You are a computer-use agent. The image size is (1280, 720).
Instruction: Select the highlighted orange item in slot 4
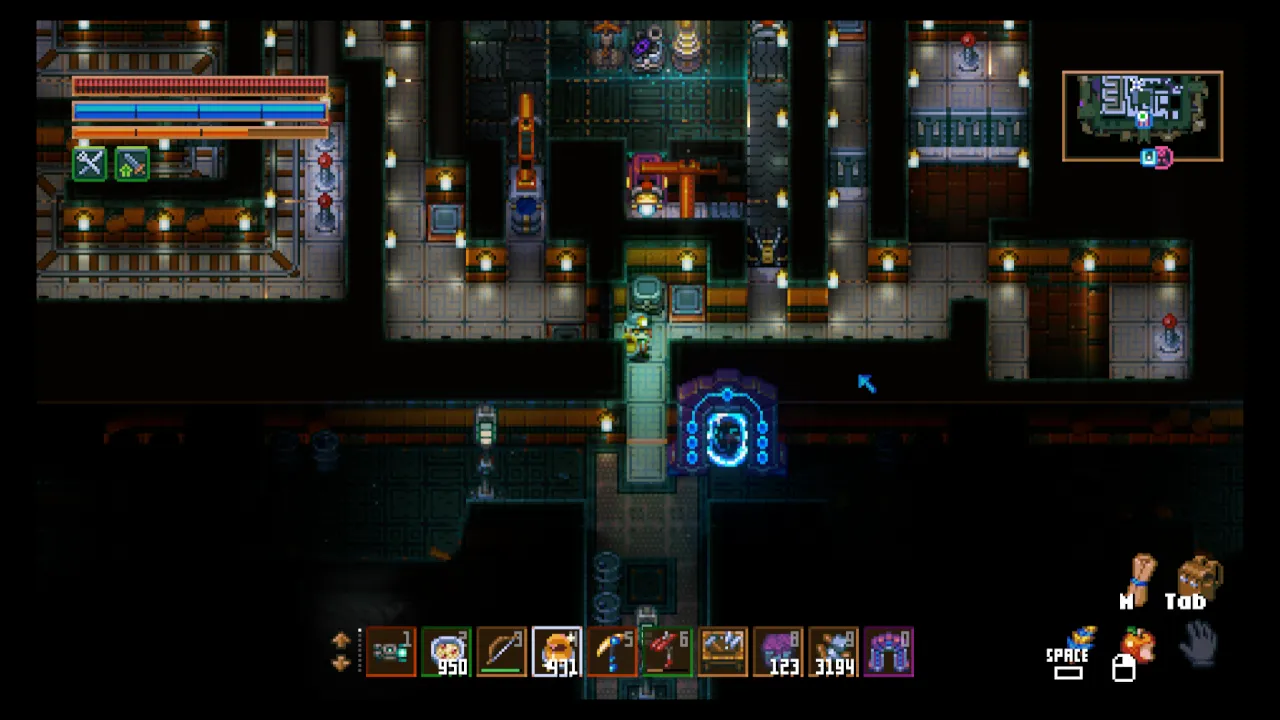557,652
